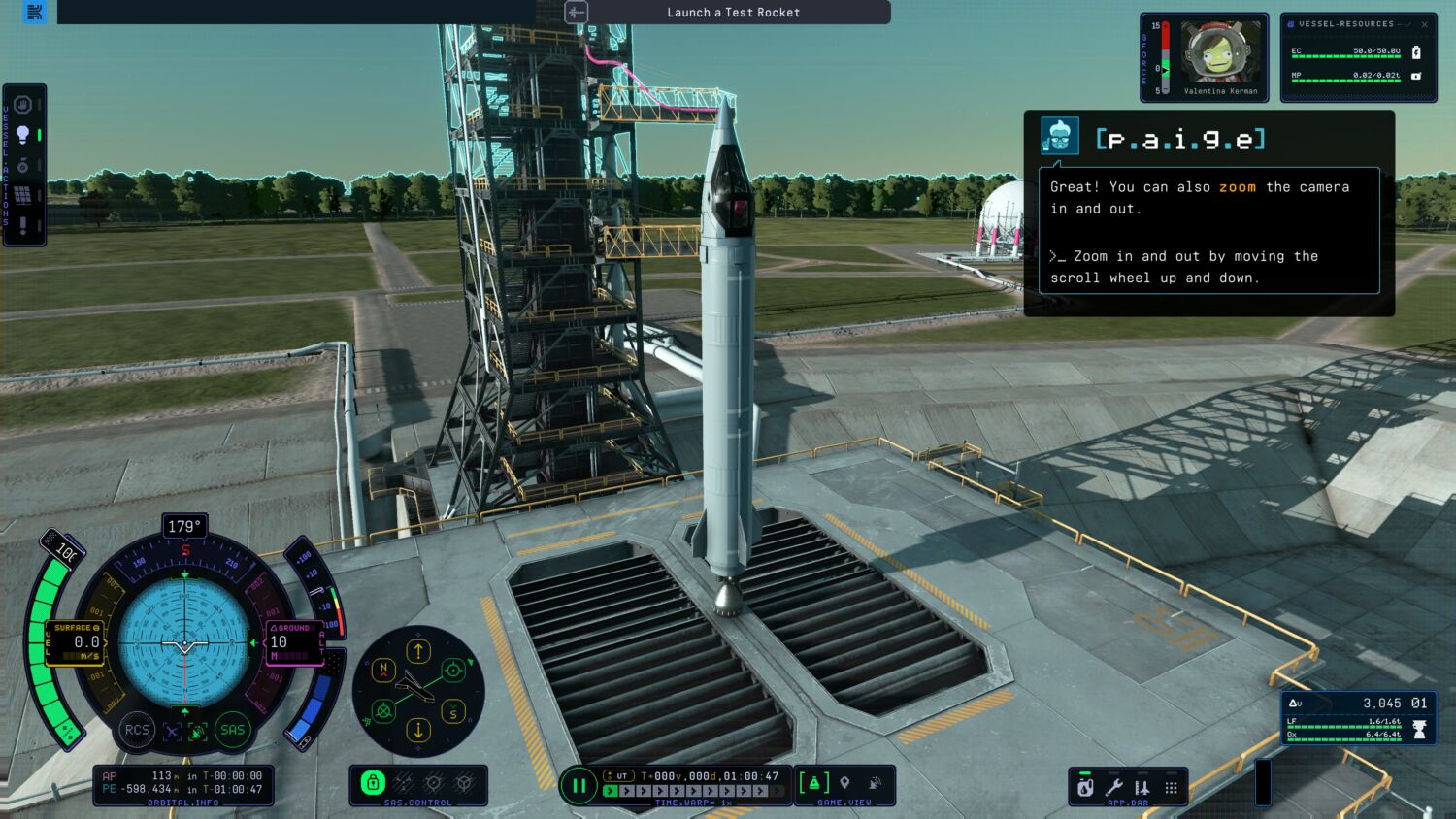Activate the abort exclamation mark action
The height and width of the screenshot is (819, 1456).
click(23, 226)
